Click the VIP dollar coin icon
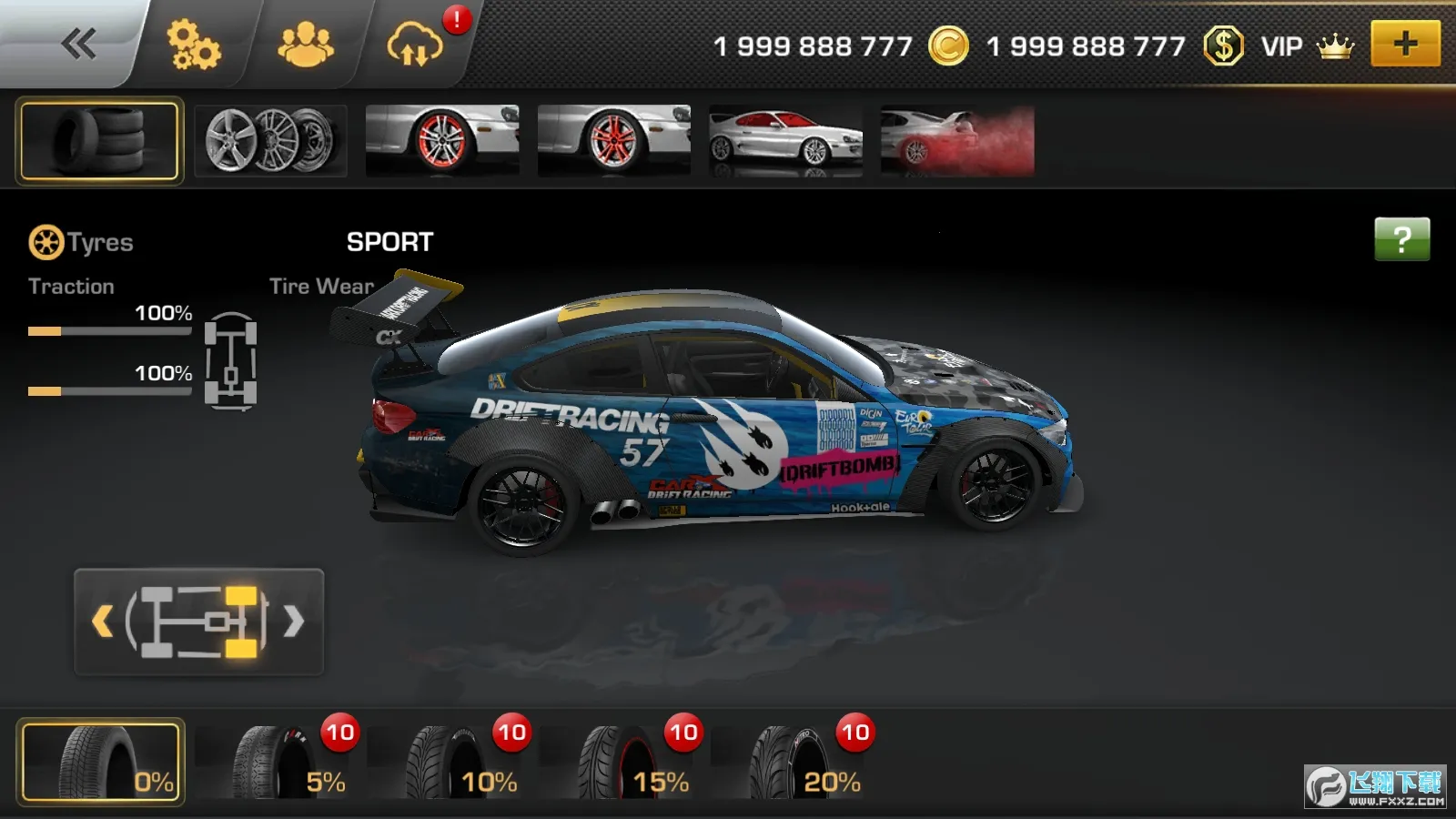 point(1225,45)
